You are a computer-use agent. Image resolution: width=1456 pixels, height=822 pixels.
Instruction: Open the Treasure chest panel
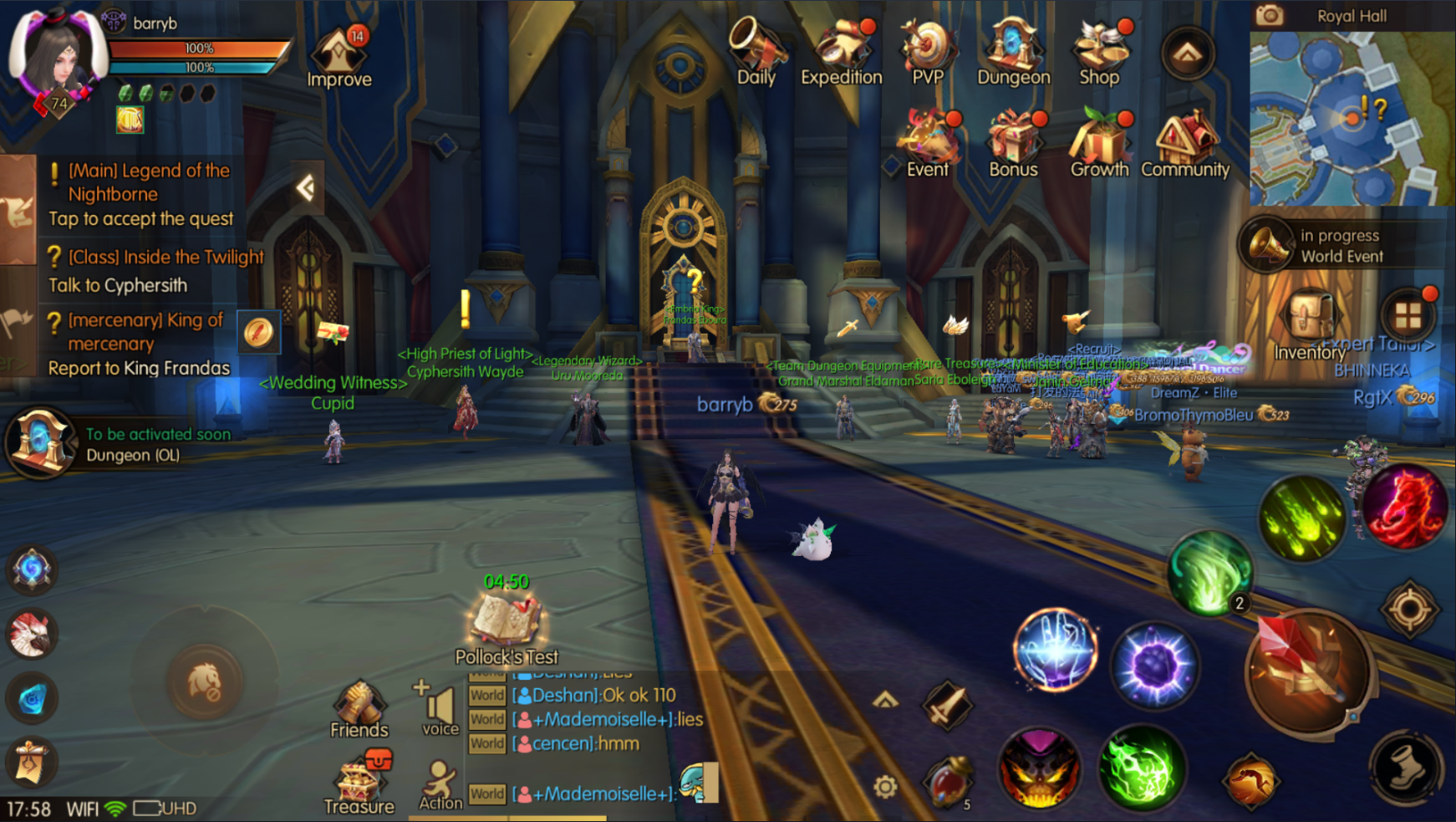click(x=360, y=778)
